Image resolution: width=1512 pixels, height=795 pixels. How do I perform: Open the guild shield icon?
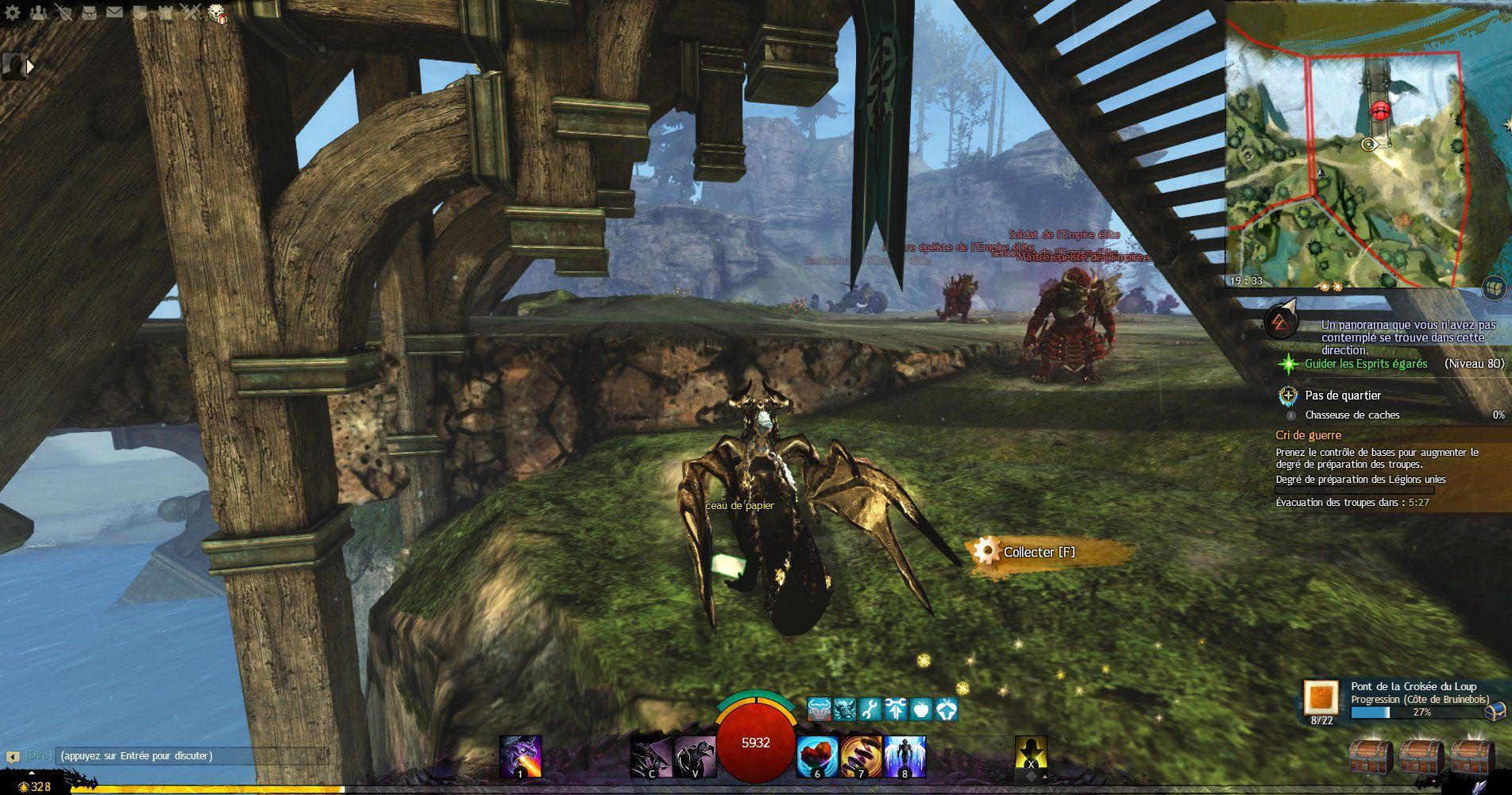[139, 13]
